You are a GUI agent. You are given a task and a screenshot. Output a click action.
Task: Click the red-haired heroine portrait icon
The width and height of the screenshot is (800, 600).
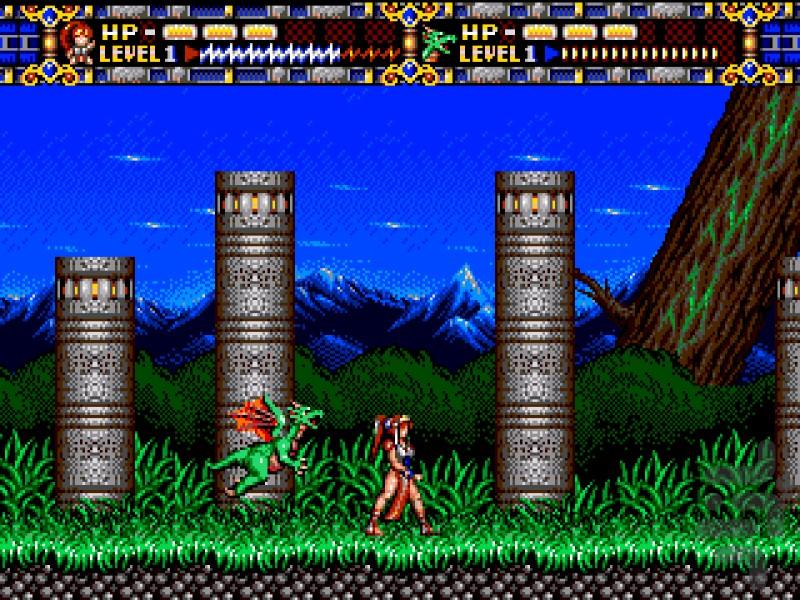75,42
